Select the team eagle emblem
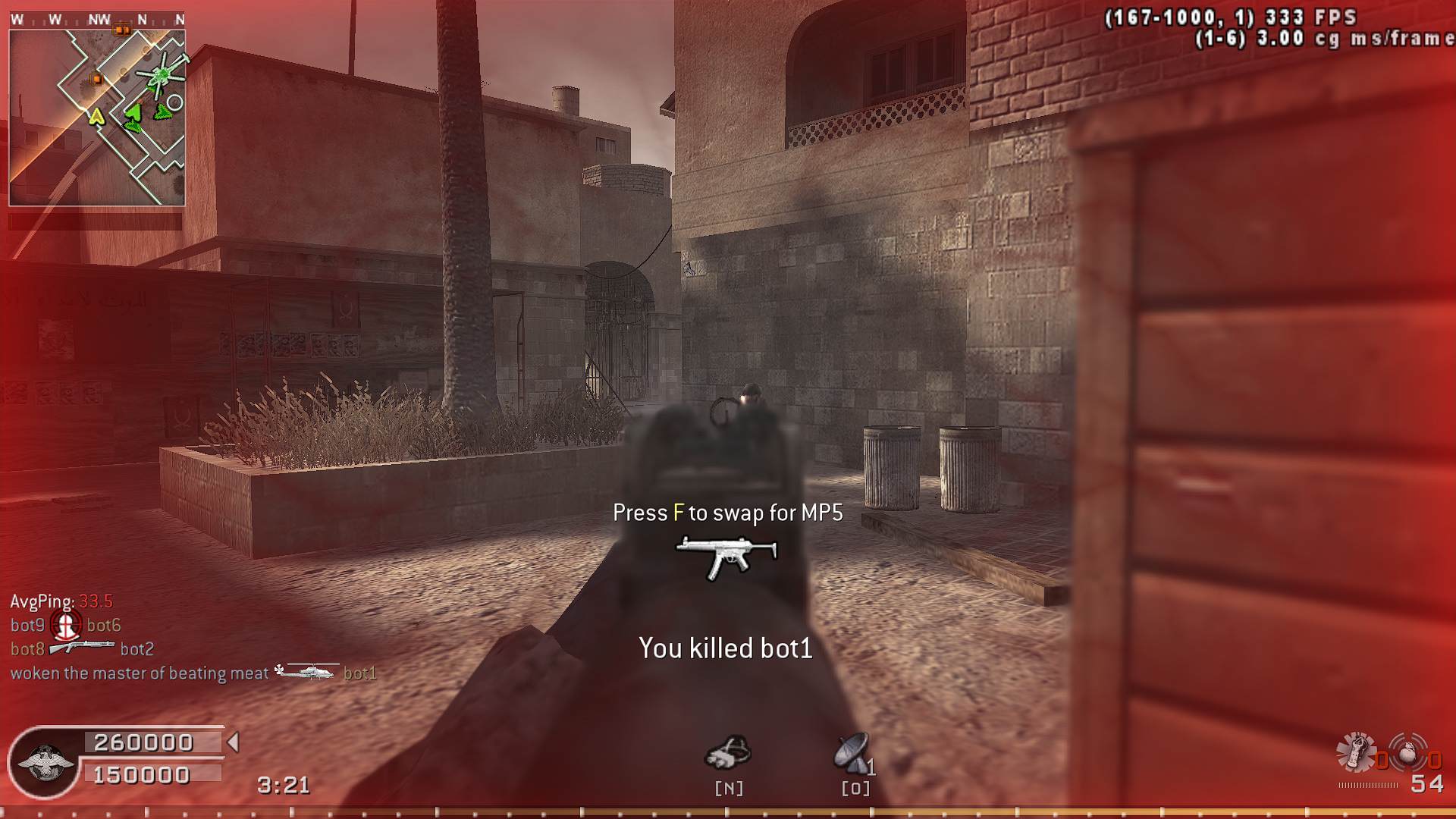 (45, 762)
